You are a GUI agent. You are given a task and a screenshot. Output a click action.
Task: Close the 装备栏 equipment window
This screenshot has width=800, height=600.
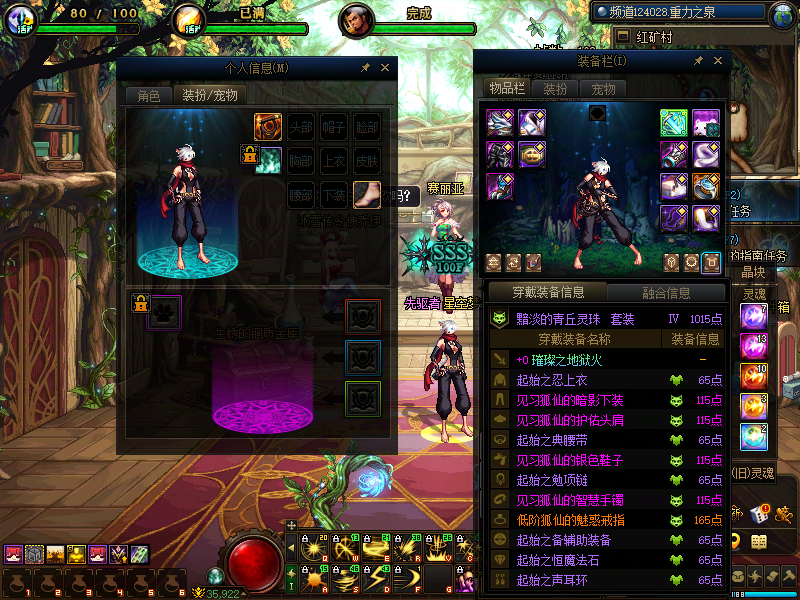pos(718,61)
